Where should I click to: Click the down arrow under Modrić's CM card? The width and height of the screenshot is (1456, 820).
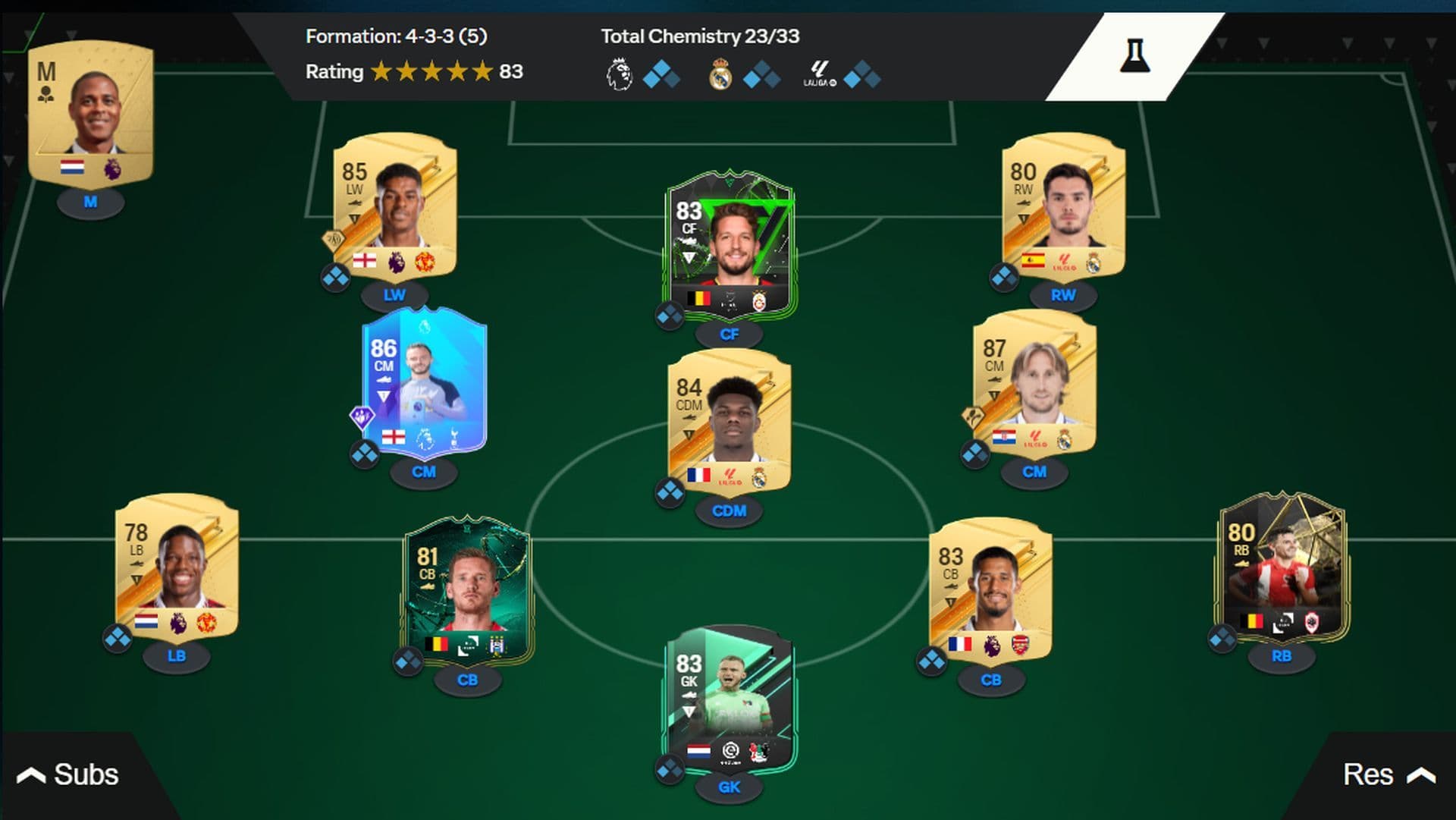[993, 396]
